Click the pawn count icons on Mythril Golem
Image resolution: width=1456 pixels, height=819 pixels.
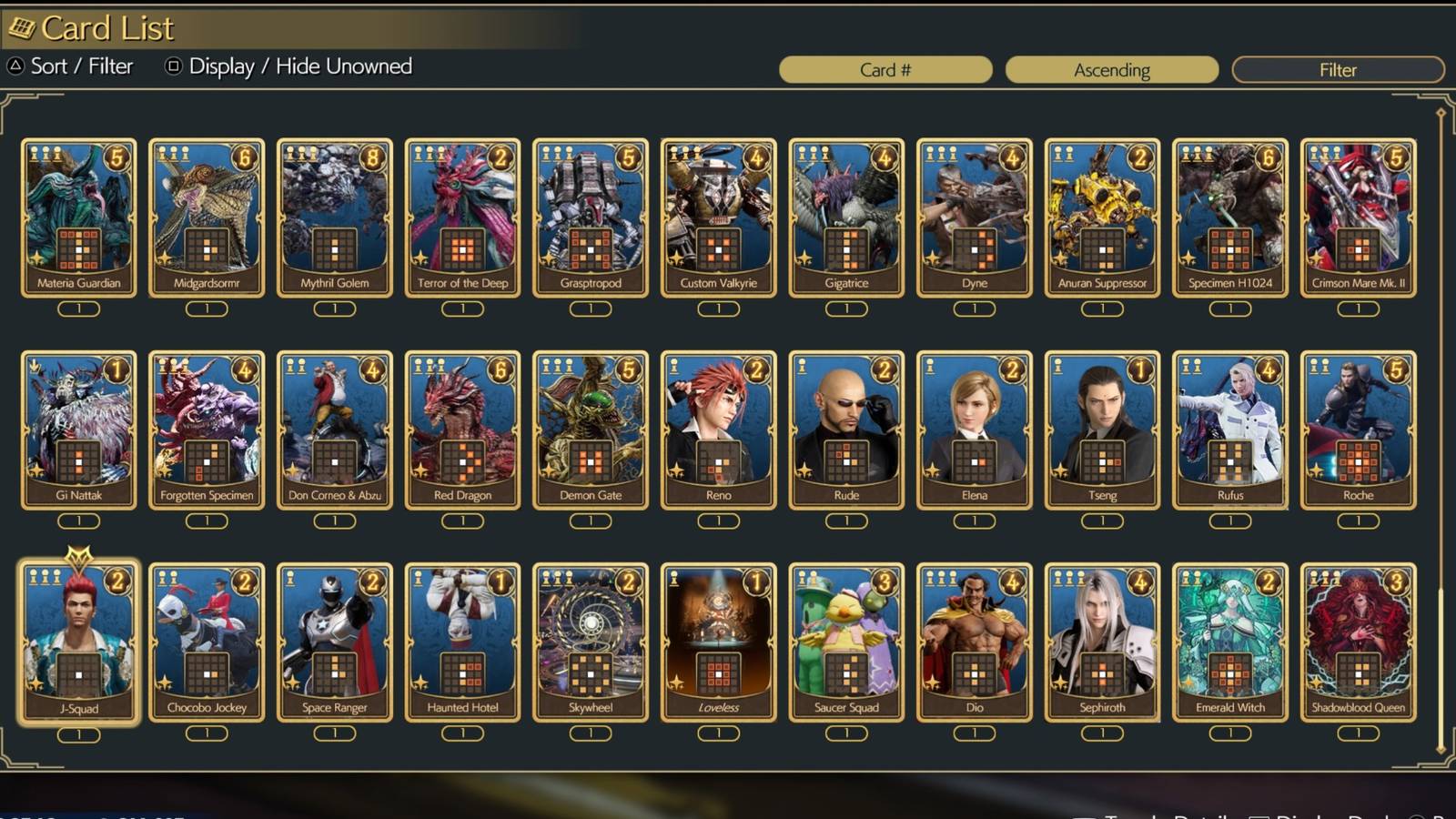point(300,152)
